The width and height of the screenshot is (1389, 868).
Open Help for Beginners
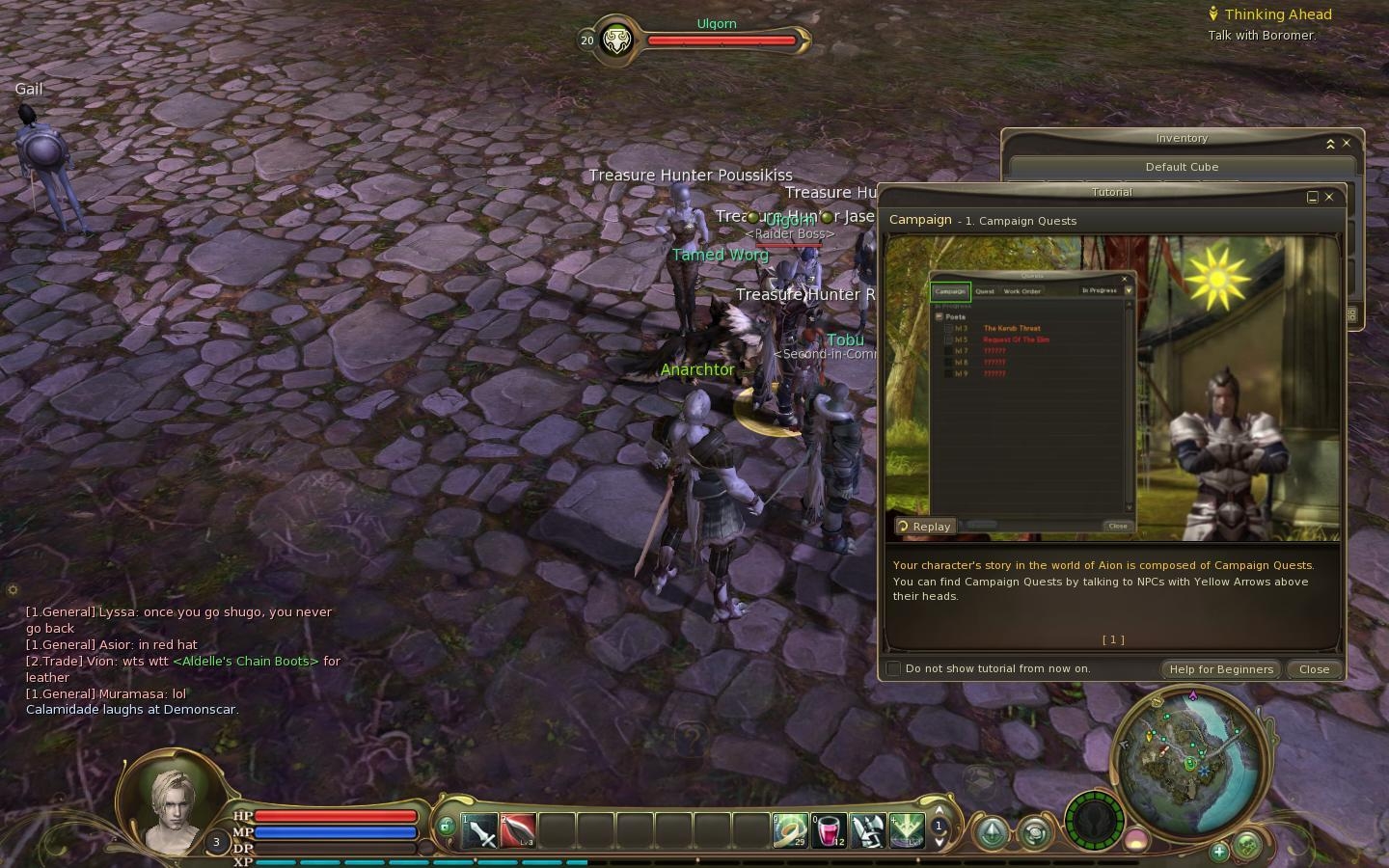pos(1221,669)
